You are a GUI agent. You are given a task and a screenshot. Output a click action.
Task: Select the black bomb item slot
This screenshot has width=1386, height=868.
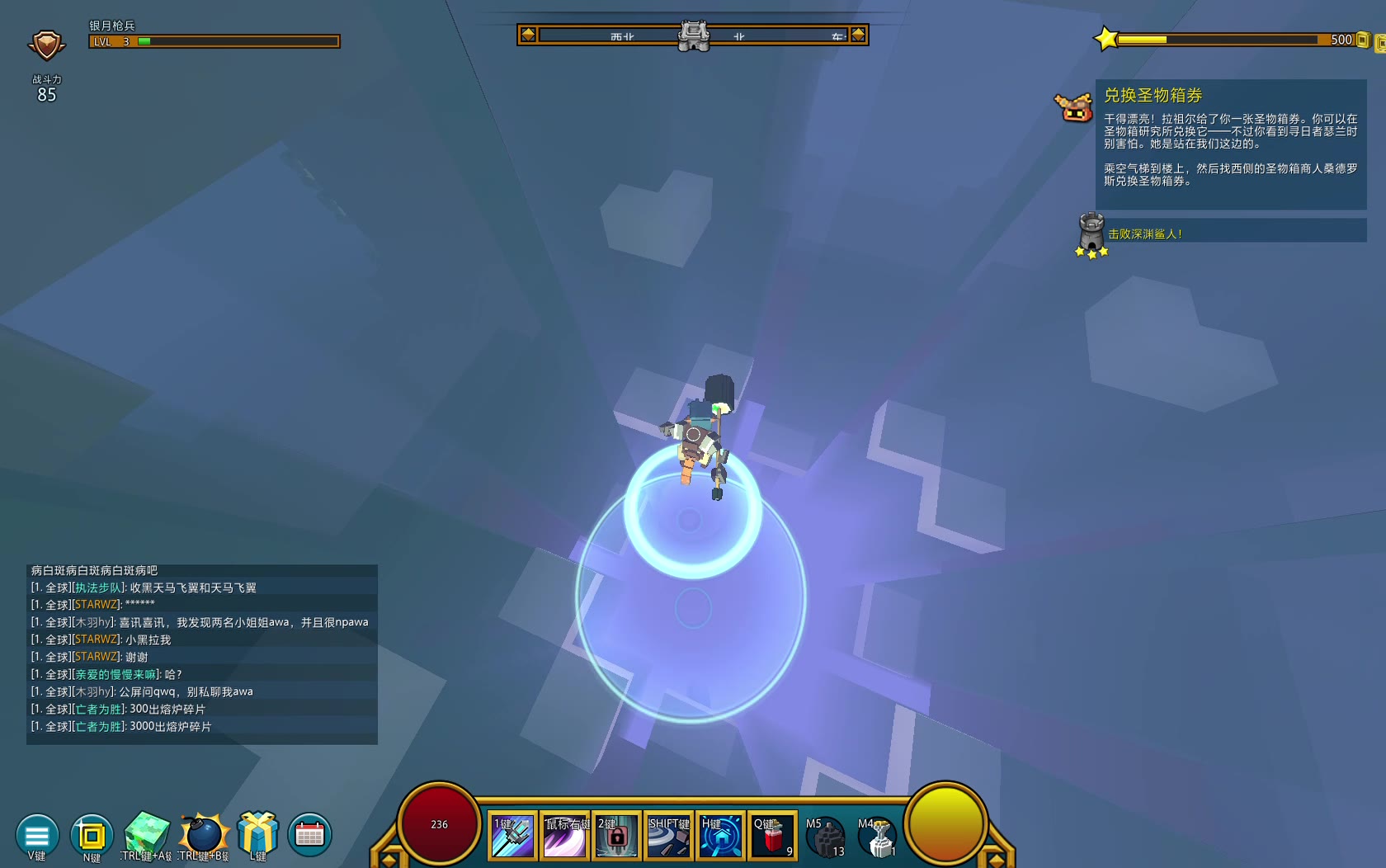click(825, 837)
